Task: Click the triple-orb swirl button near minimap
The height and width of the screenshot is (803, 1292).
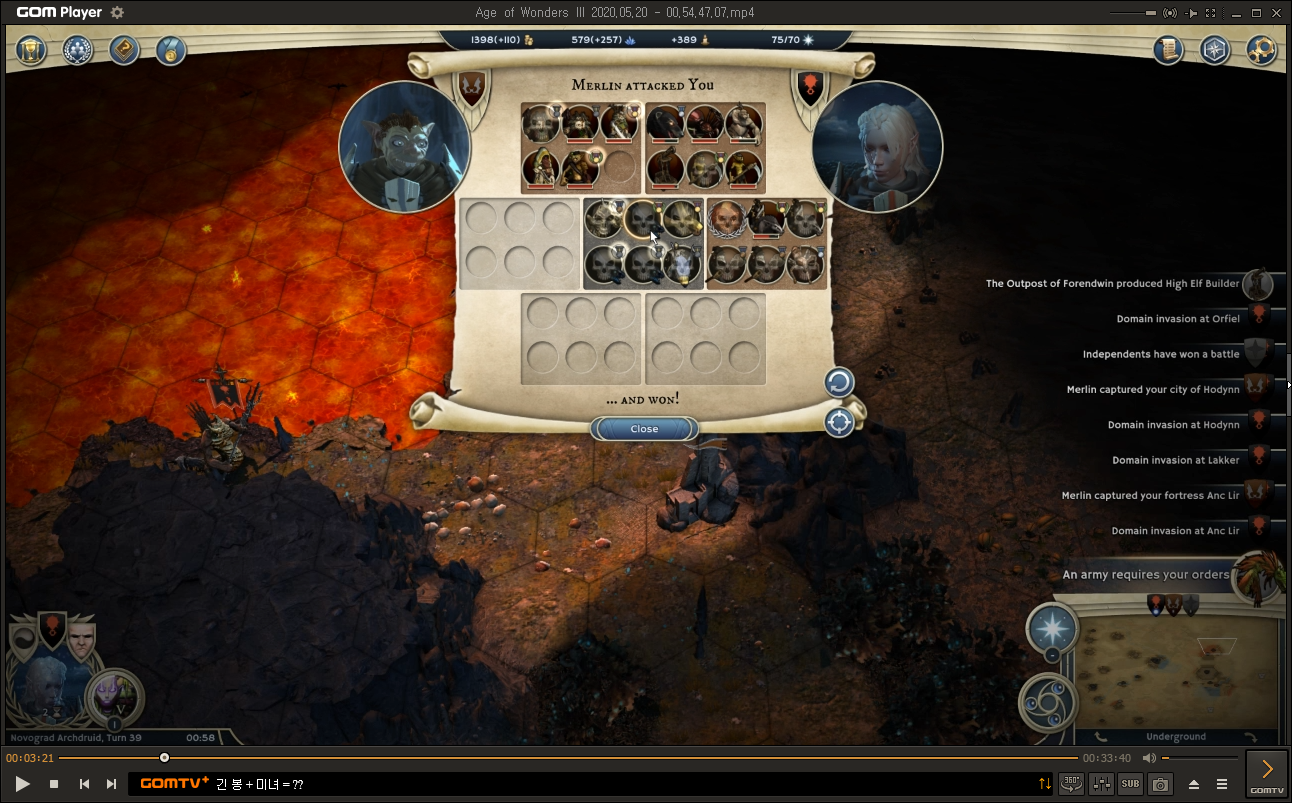Action: pyautogui.click(x=1047, y=703)
